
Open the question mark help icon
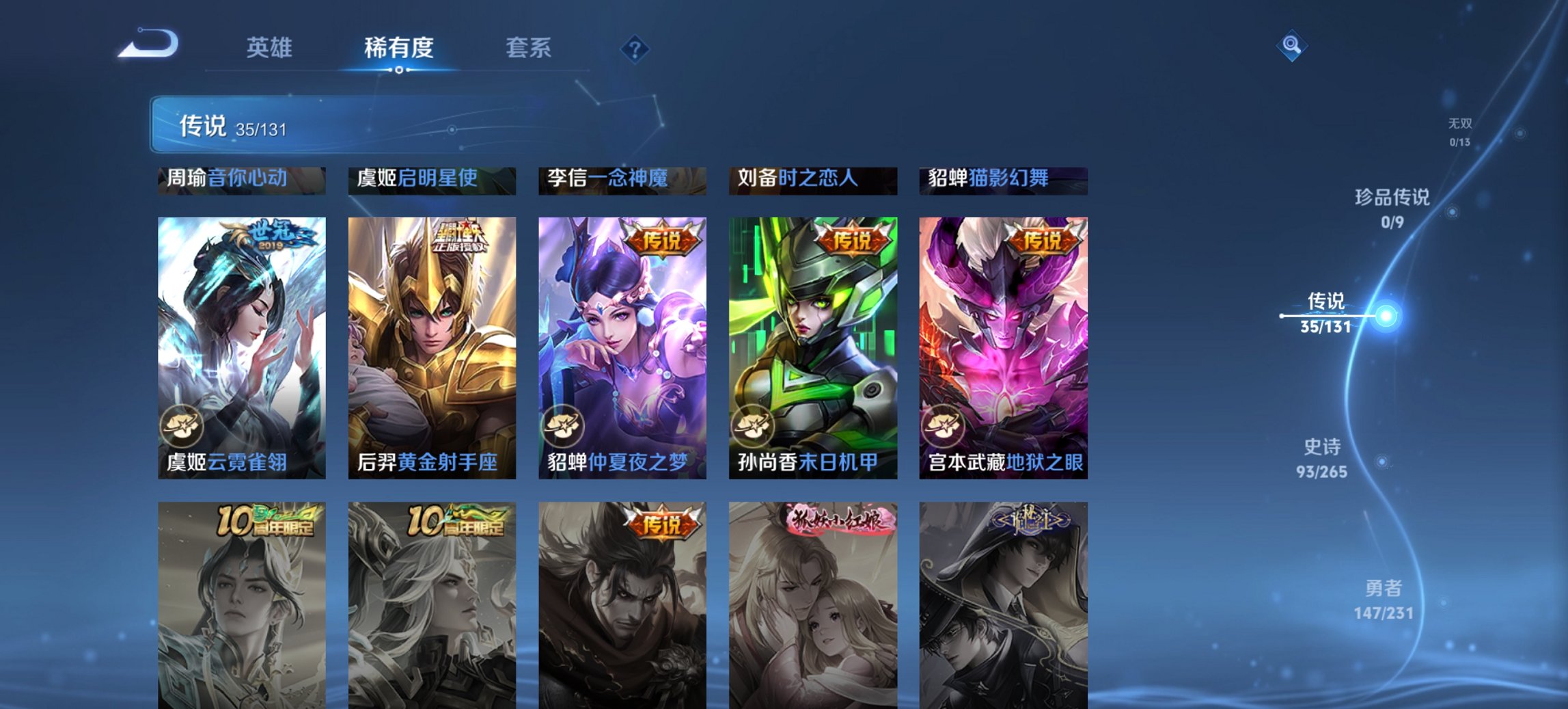tap(635, 48)
